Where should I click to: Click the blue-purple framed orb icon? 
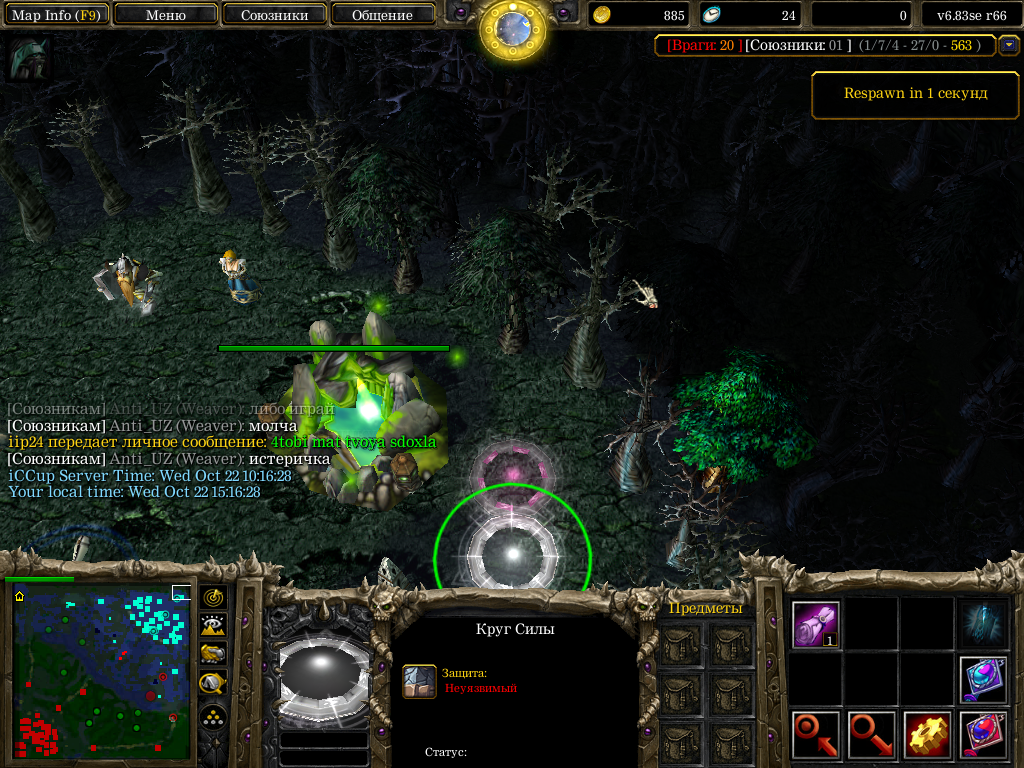984,679
